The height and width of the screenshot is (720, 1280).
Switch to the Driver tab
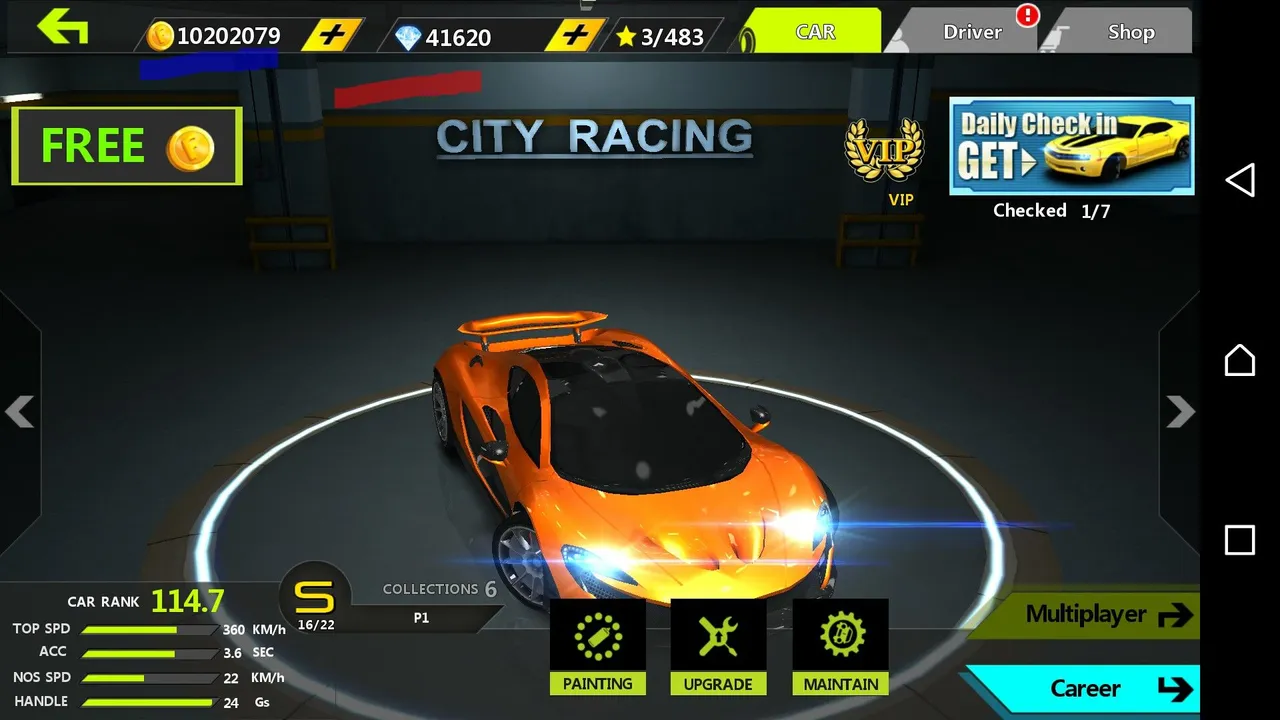(x=972, y=32)
